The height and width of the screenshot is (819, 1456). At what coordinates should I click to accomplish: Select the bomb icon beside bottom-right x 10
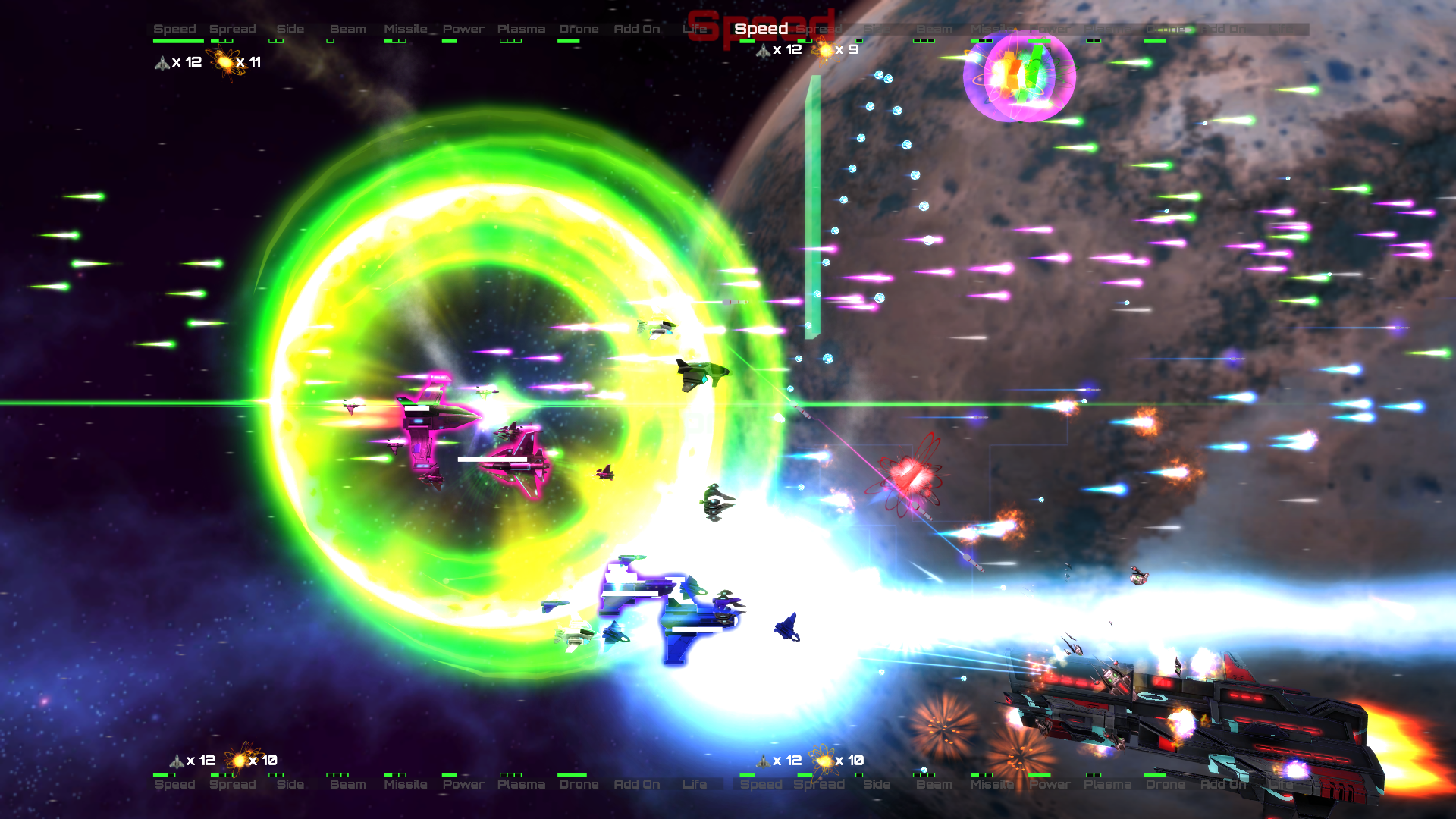(824, 759)
